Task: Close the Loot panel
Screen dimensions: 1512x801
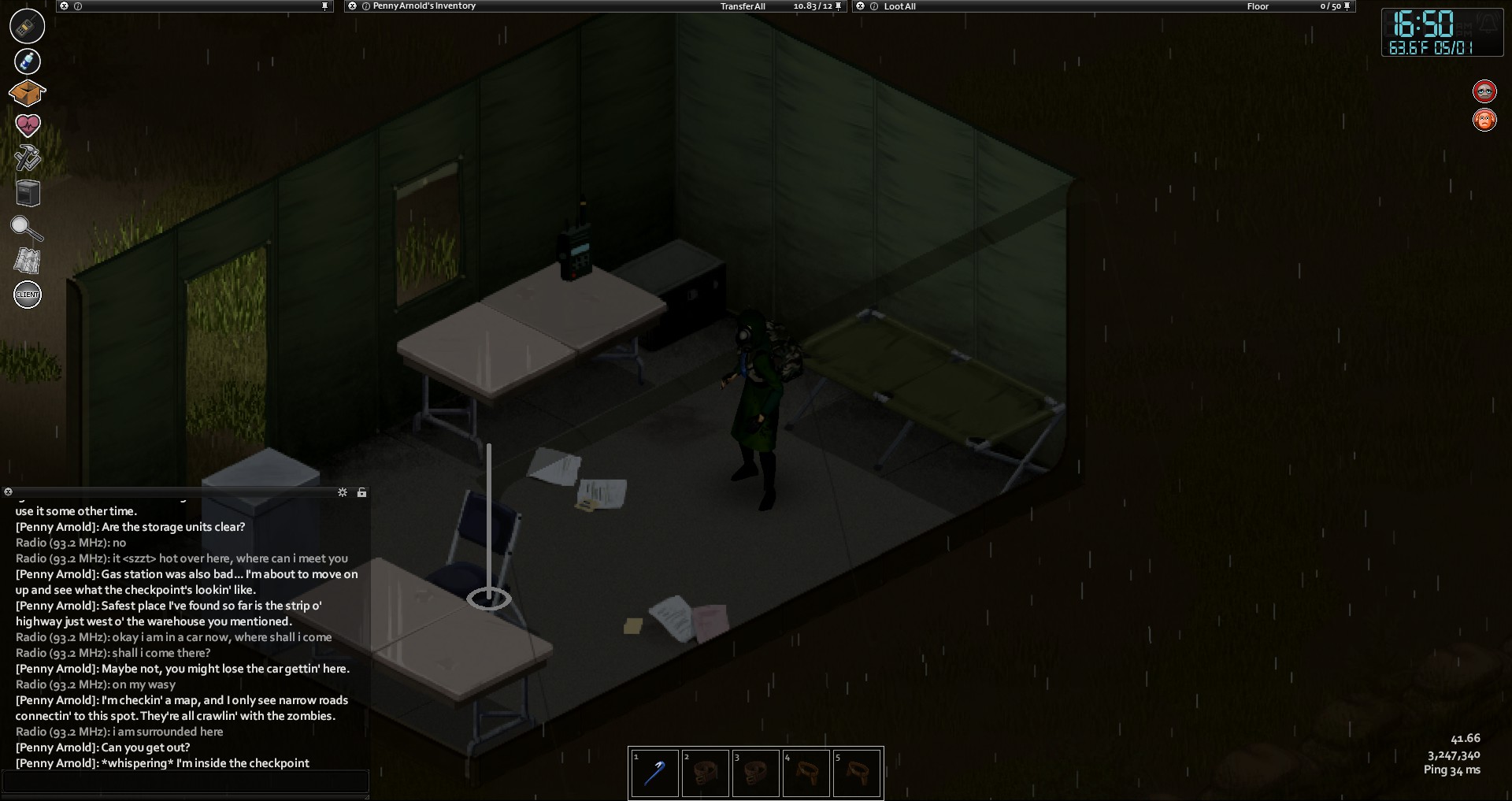Action: (x=861, y=6)
